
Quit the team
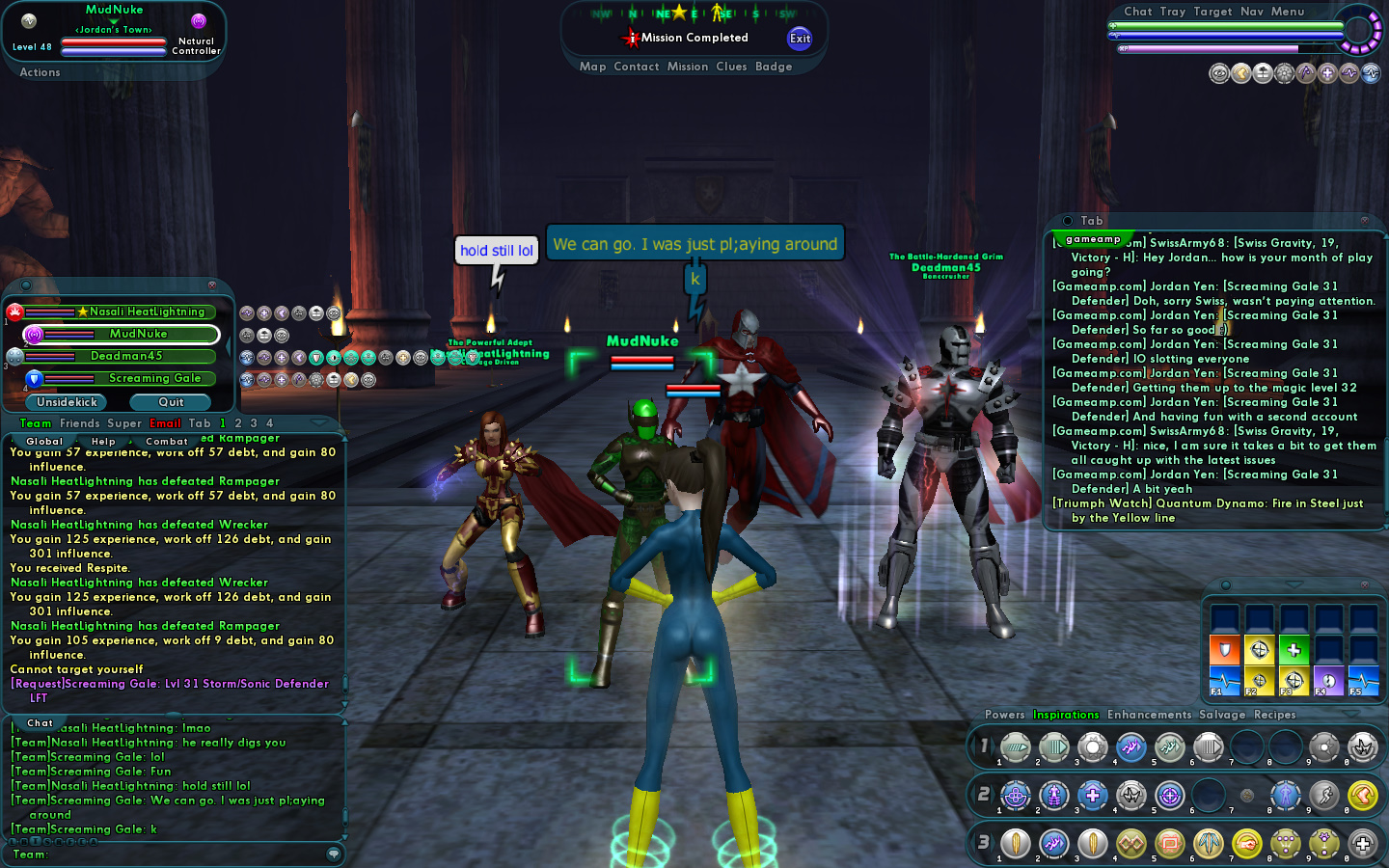point(171,402)
